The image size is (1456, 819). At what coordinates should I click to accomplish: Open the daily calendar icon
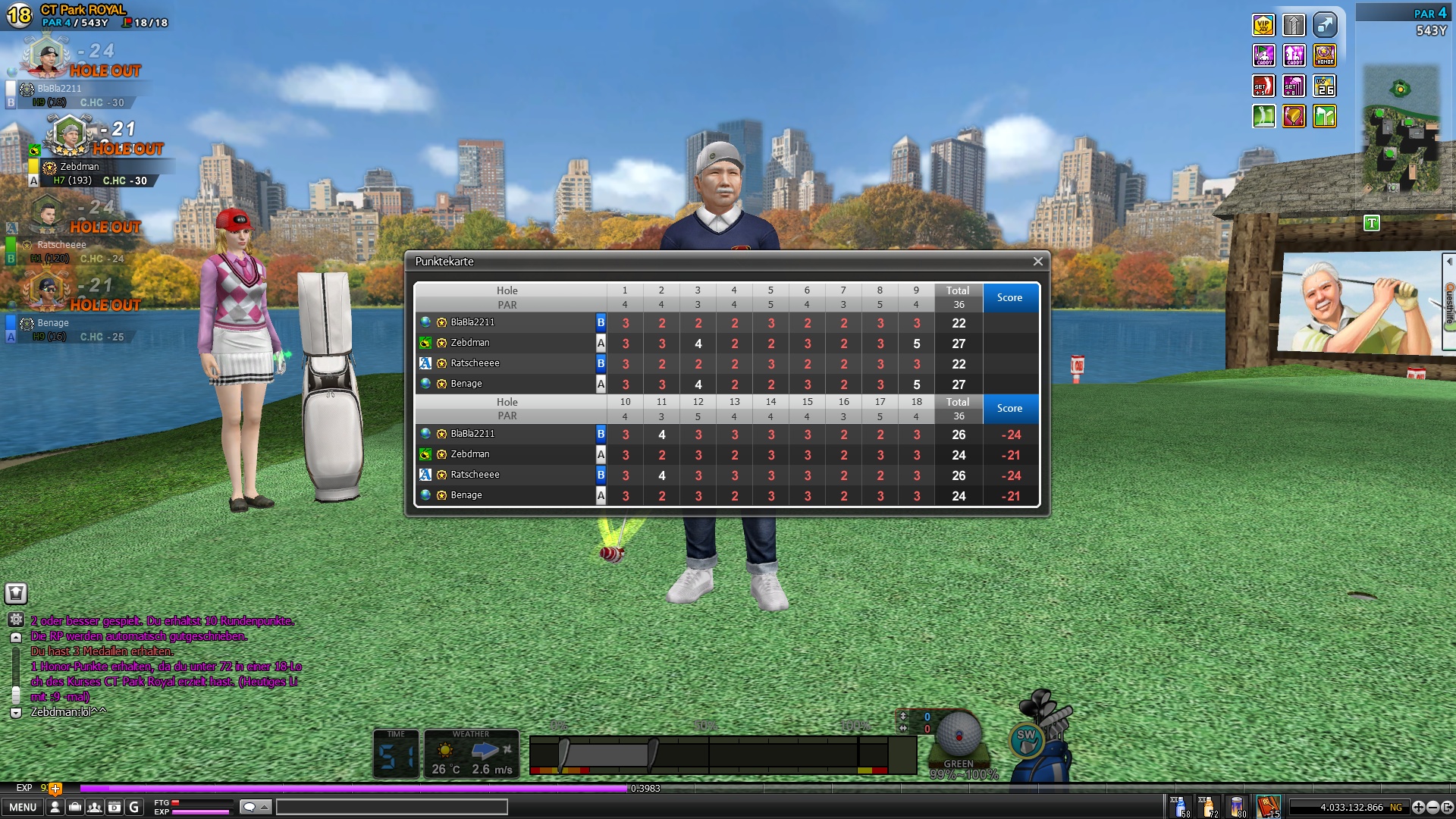pyautogui.click(x=115, y=808)
